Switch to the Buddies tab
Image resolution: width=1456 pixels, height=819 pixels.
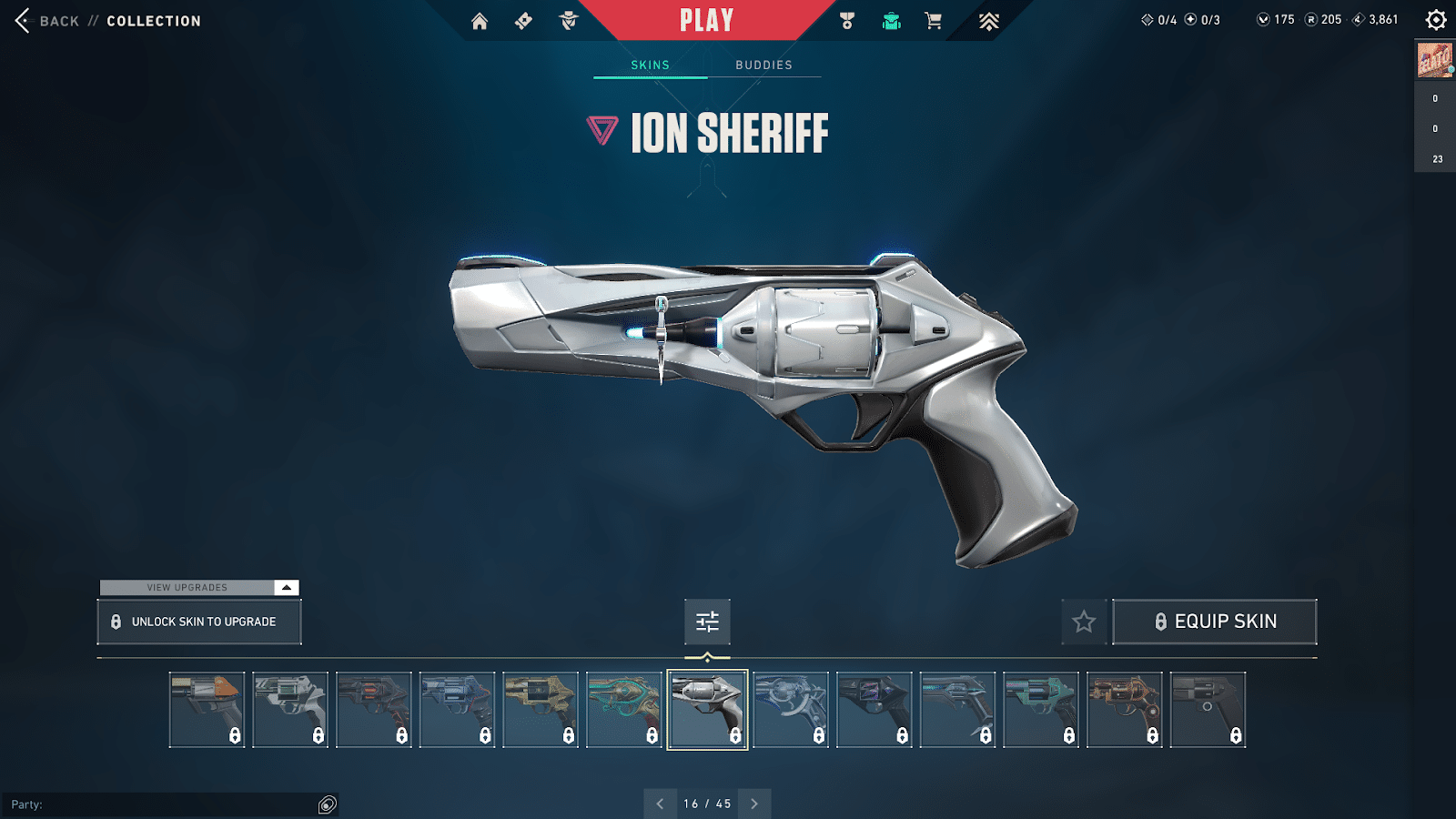(763, 65)
